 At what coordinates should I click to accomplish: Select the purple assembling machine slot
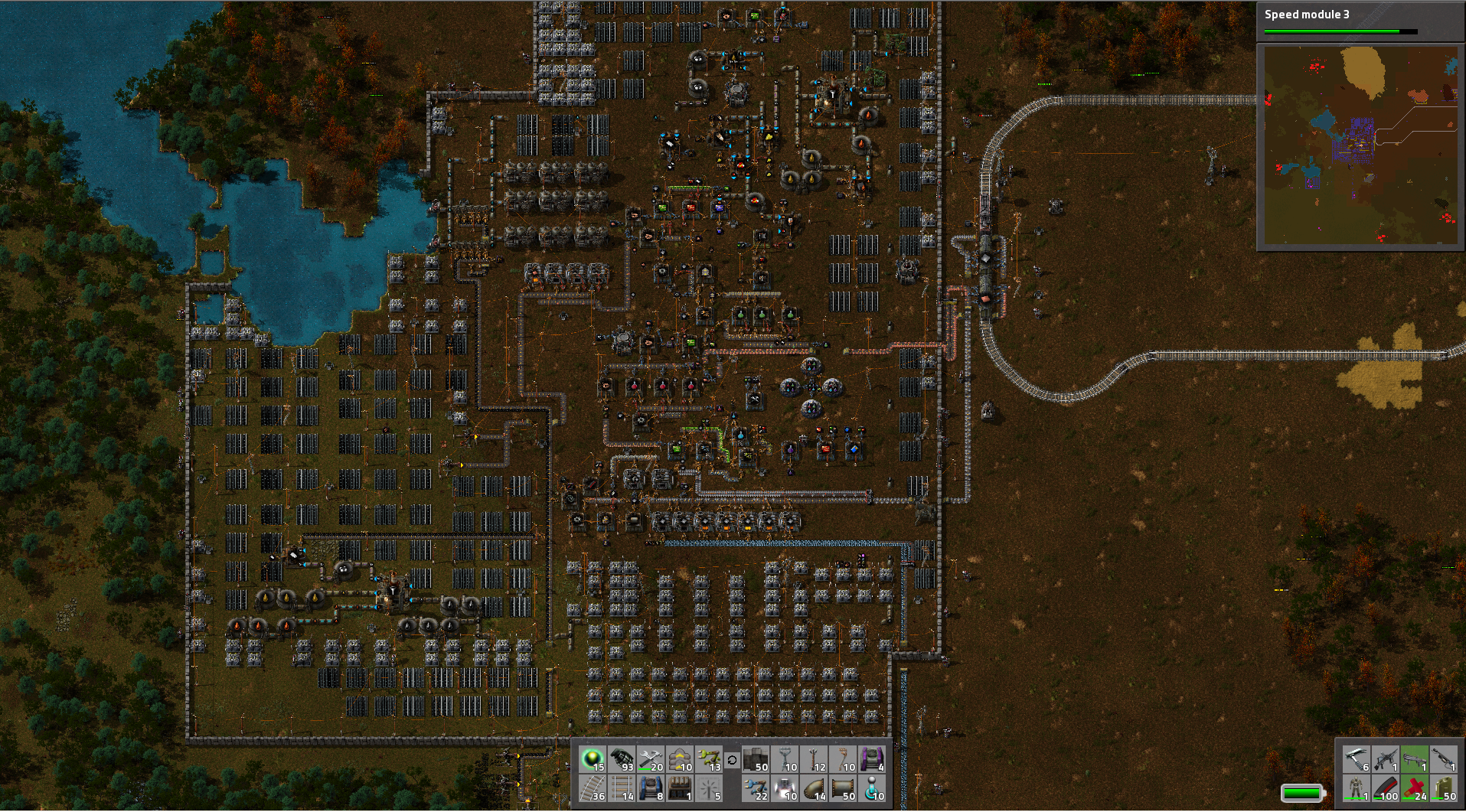tap(873, 759)
